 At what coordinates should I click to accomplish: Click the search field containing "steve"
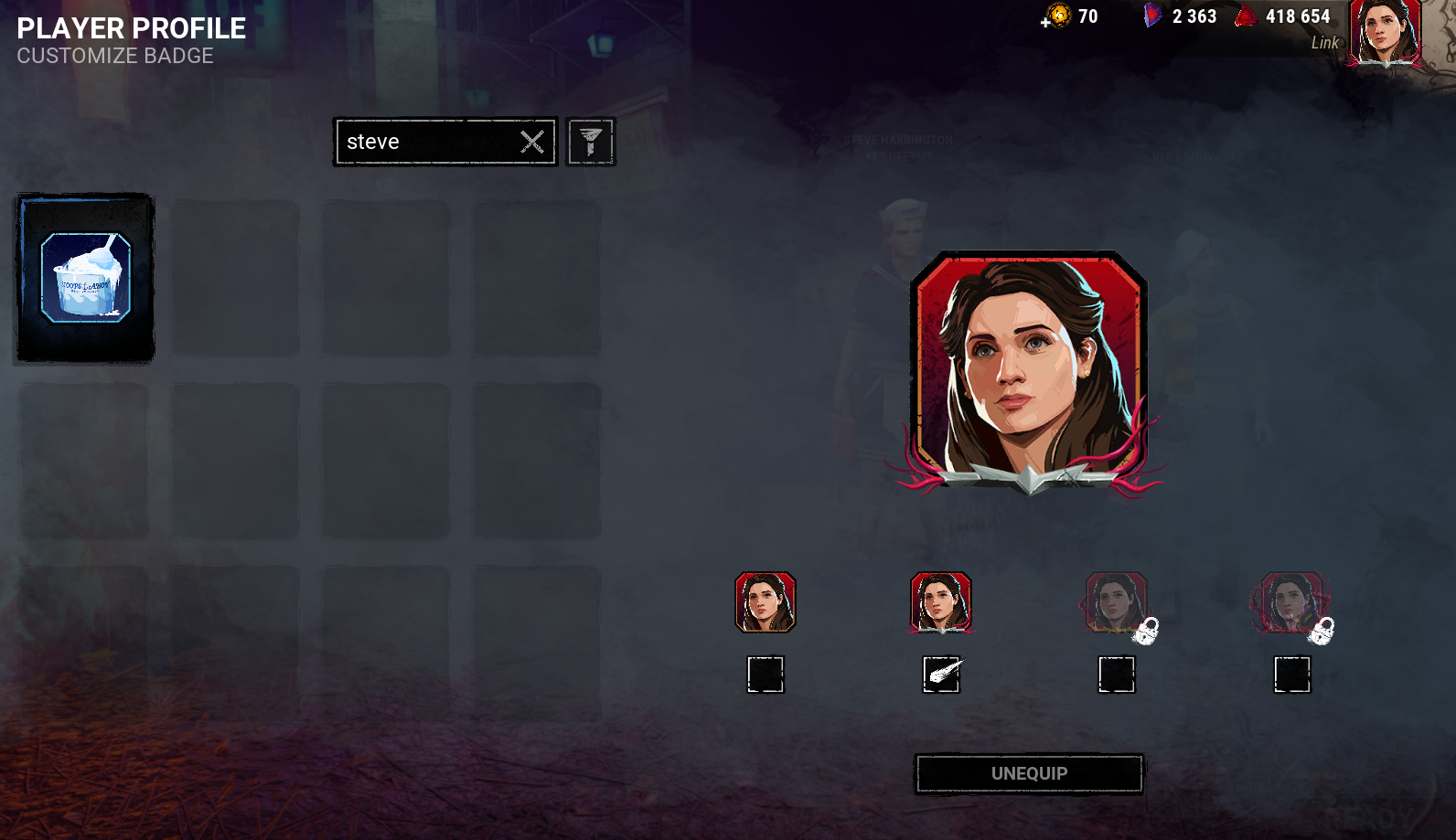[425, 142]
